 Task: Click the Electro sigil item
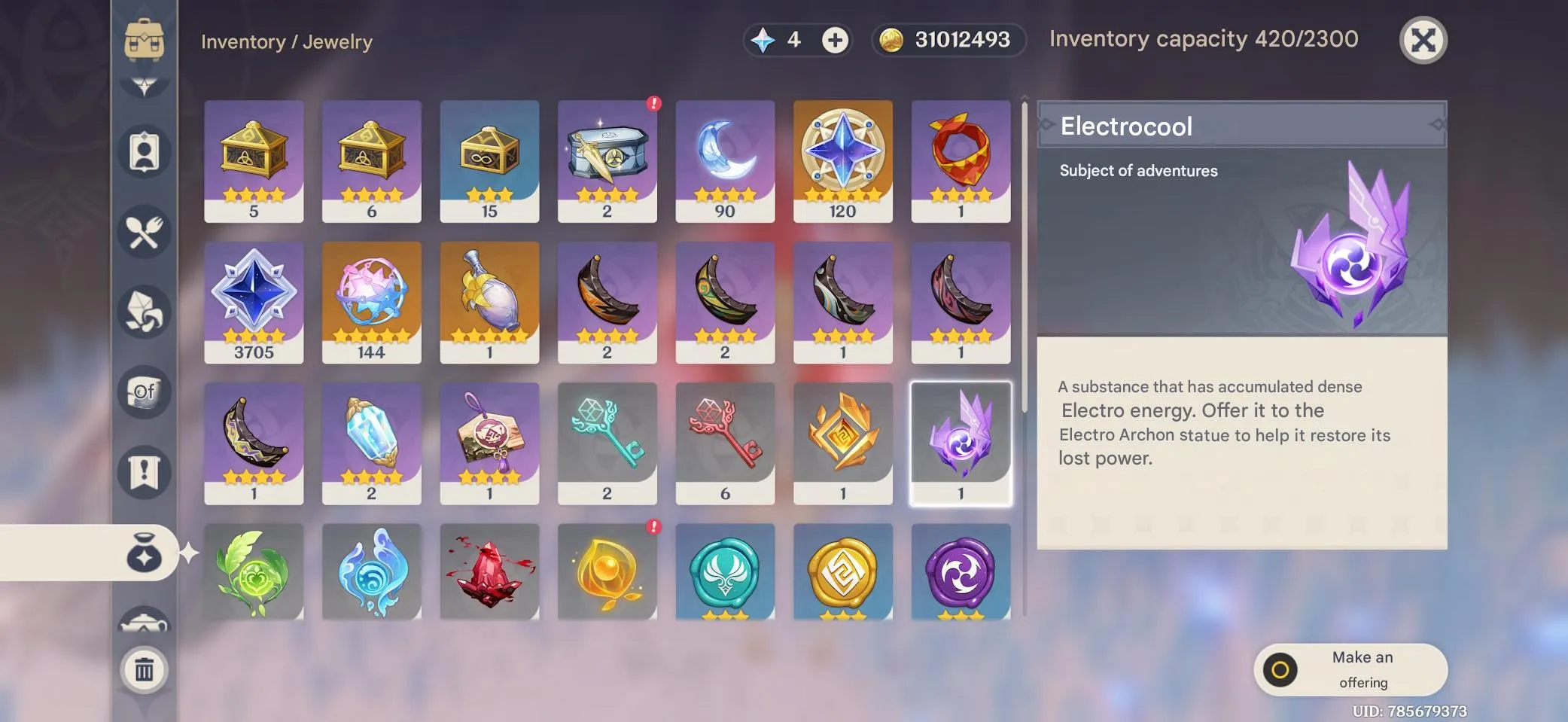961,572
